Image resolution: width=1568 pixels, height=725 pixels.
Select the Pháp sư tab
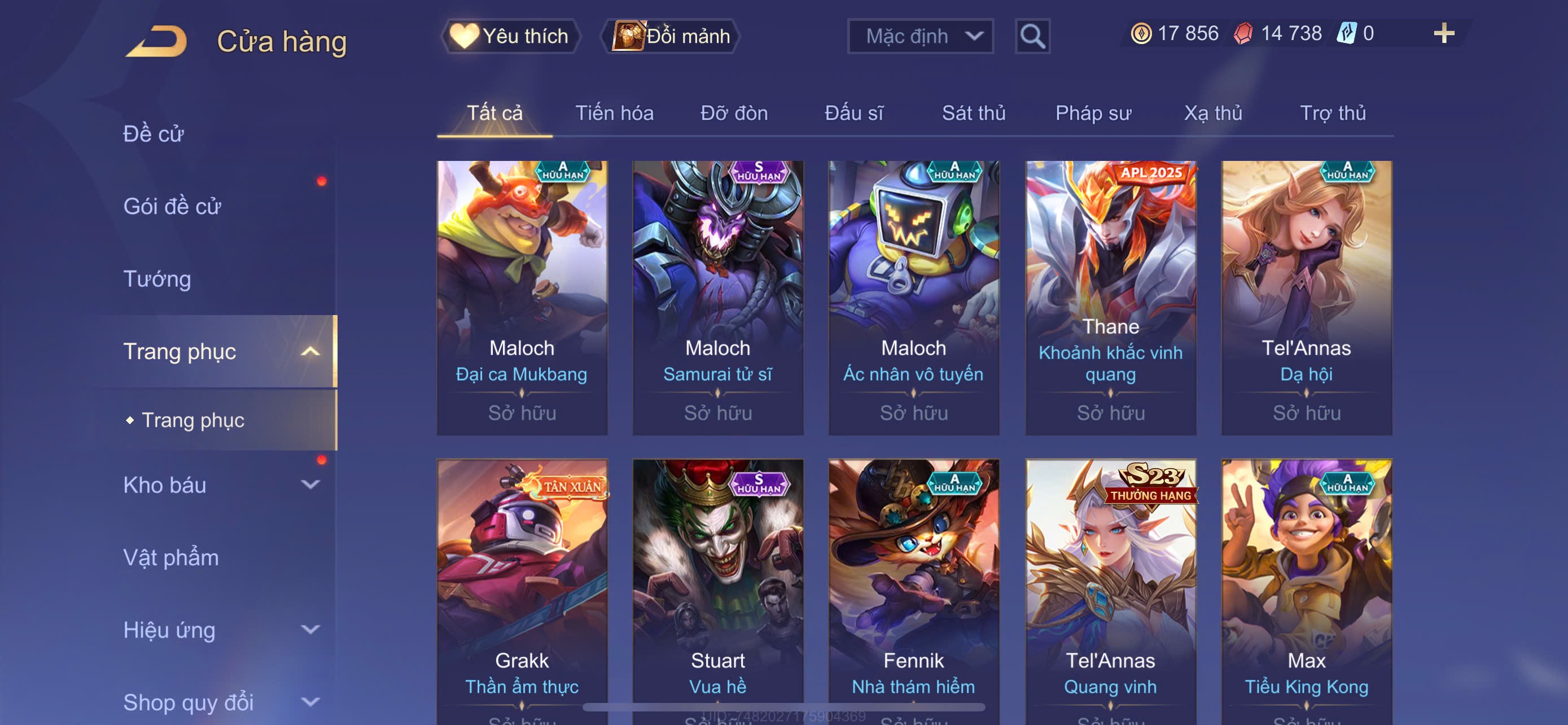pos(1093,113)
